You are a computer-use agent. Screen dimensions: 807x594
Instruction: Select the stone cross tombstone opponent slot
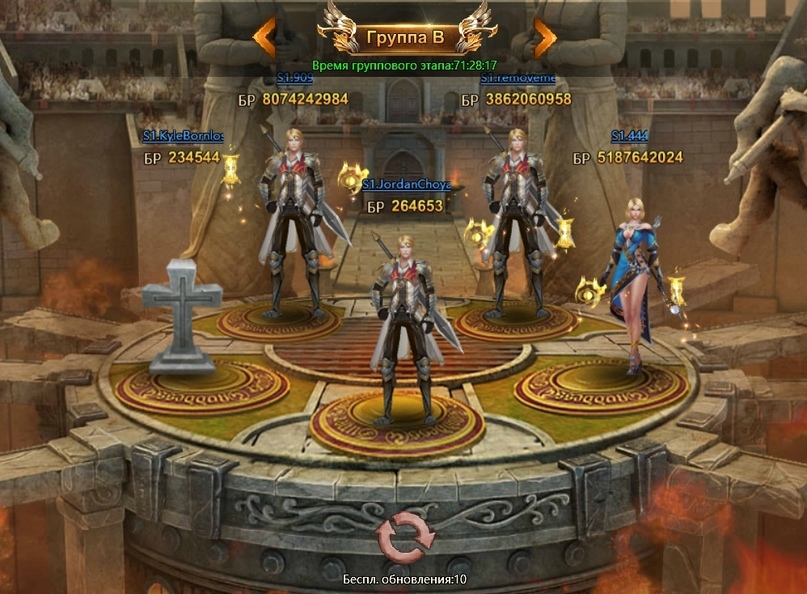point(180,313)
